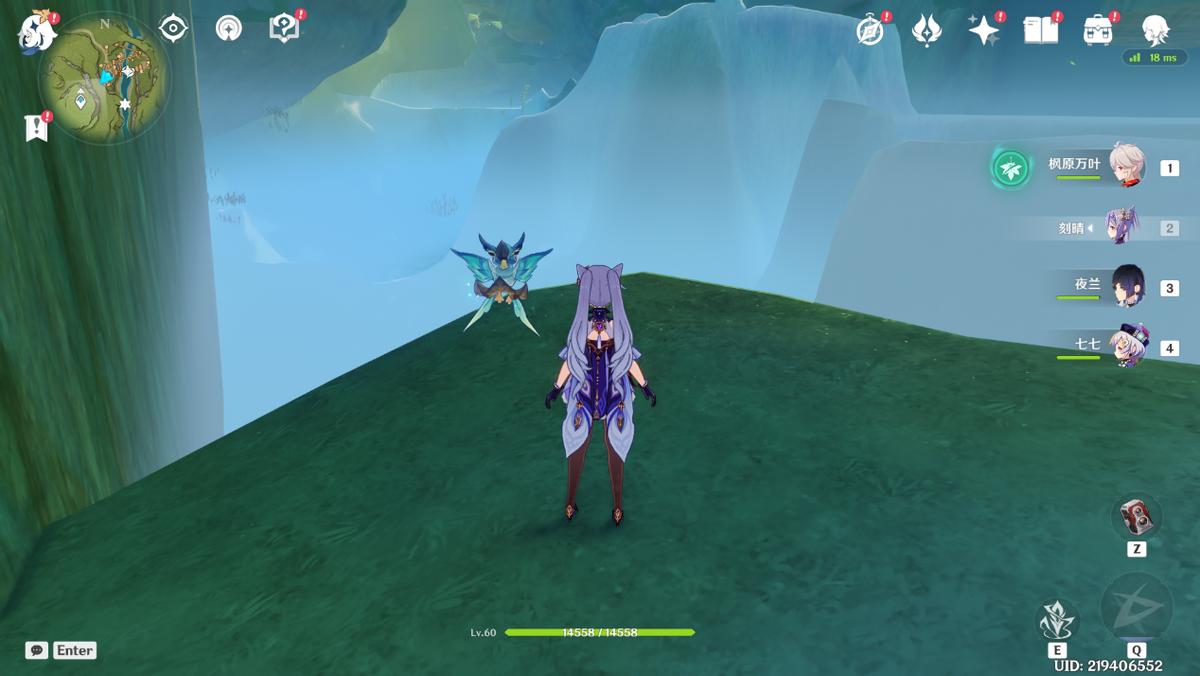Open the Paimon main menu
The image size is (1200, 676).
tap(37, 31)
